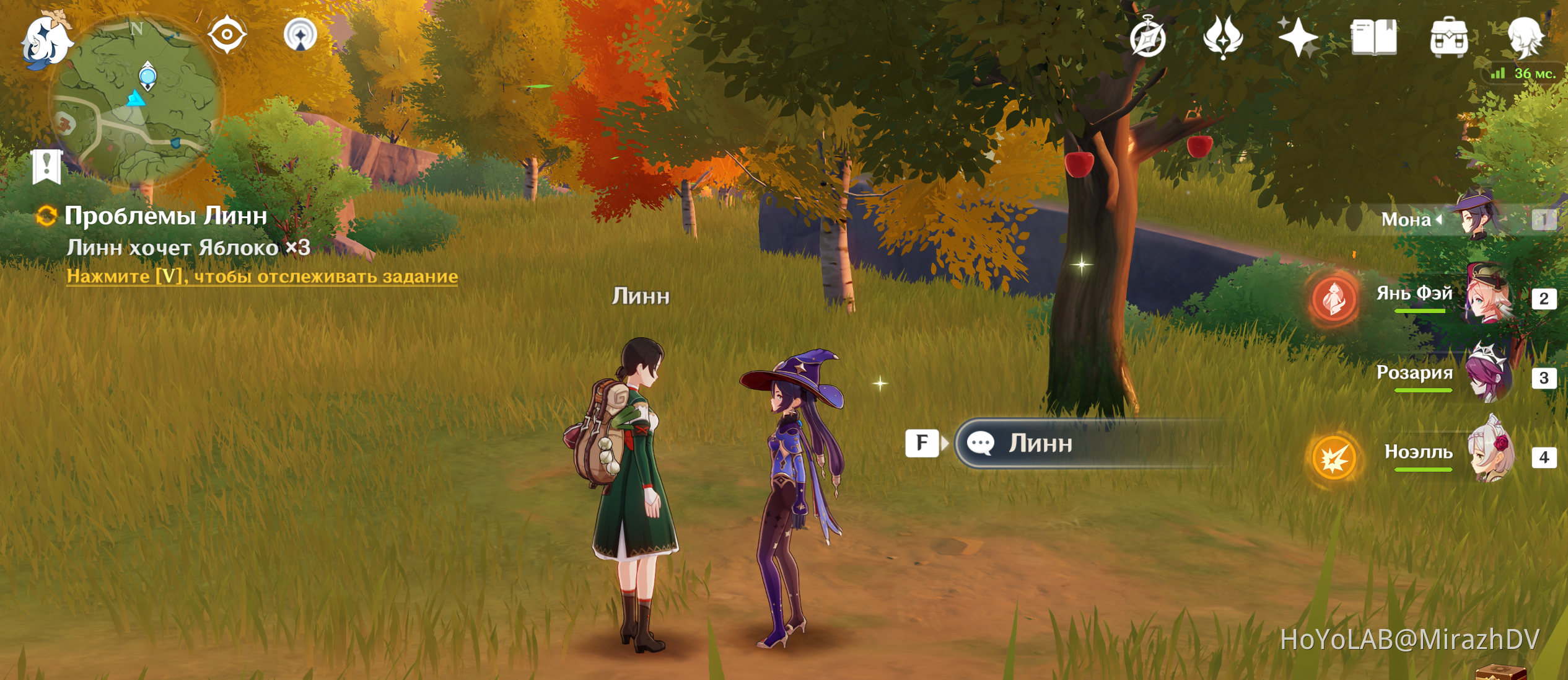Screen dimensions: 1568x680
Task: Open the winged battle pass icon
Action: [x=1222, y=37]
